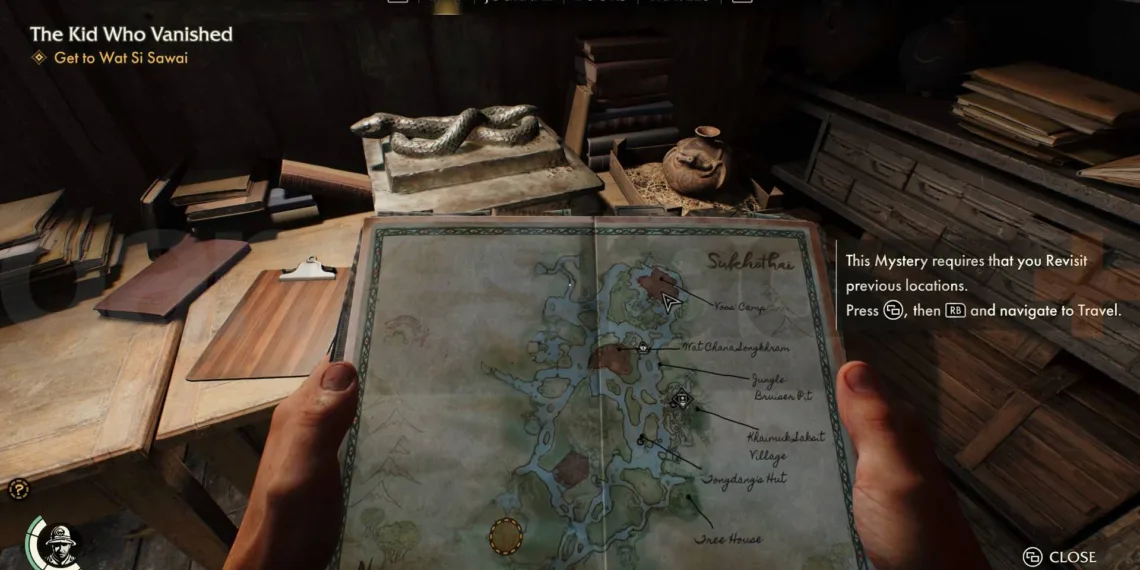
Task: Select the Tongdang's Hut map label
Action: coord(743,479)
